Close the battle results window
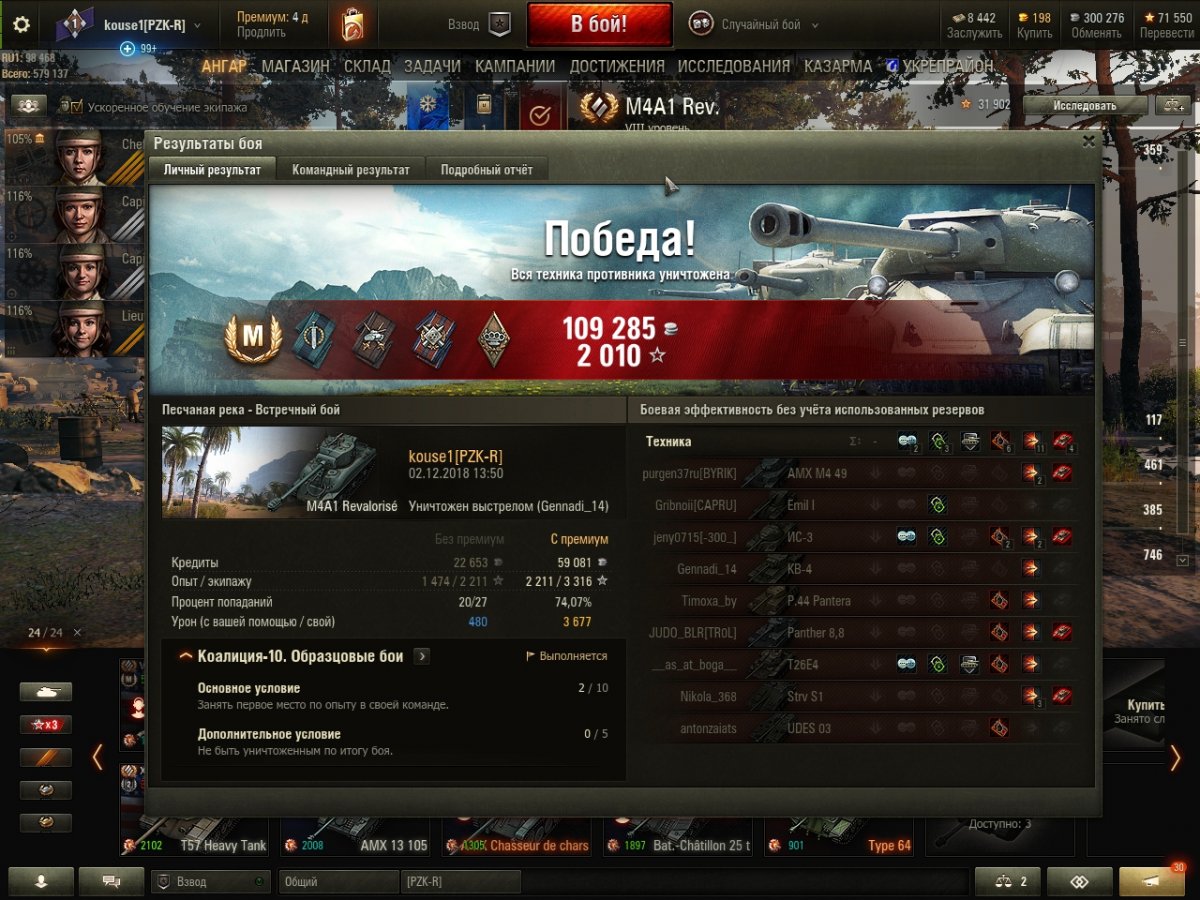This screenshot has width=1200, height=900. [1088, 142]
